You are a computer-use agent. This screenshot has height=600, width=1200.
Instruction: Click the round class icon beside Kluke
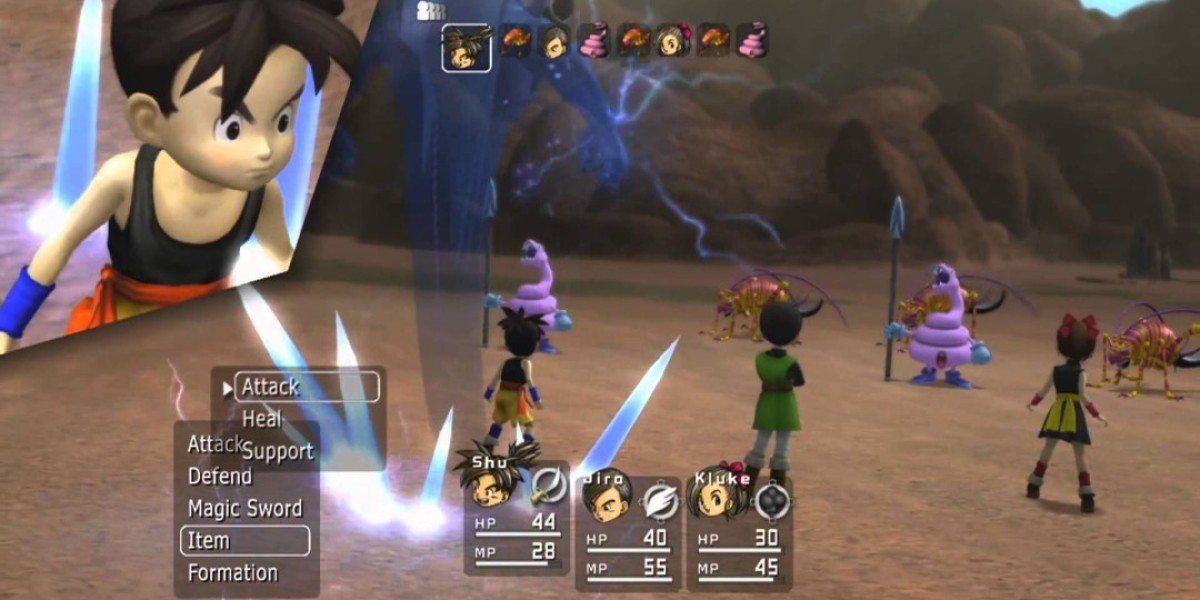coord(772,499)
